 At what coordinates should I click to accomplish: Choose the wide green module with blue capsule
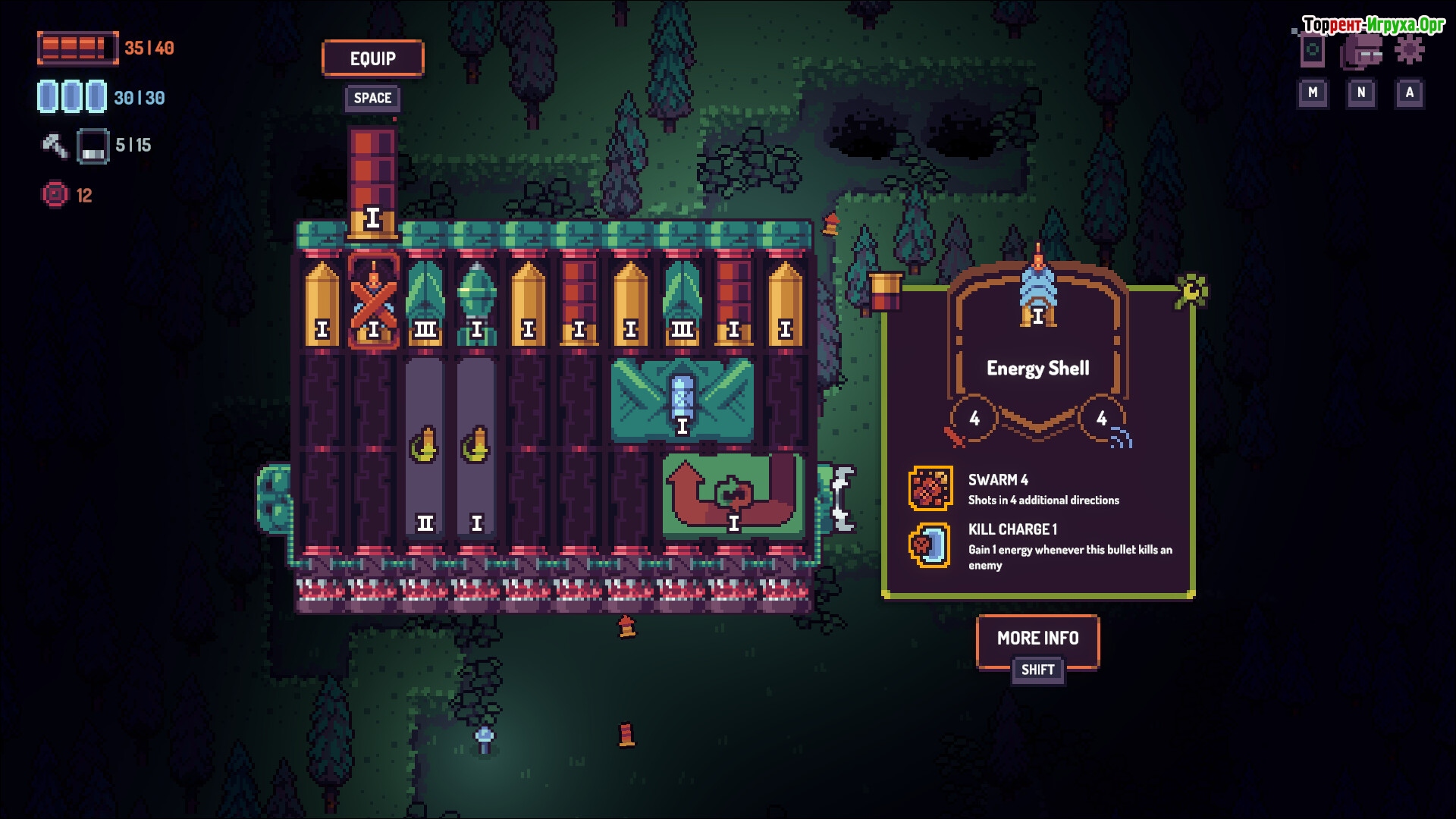(x=682, y=400)
